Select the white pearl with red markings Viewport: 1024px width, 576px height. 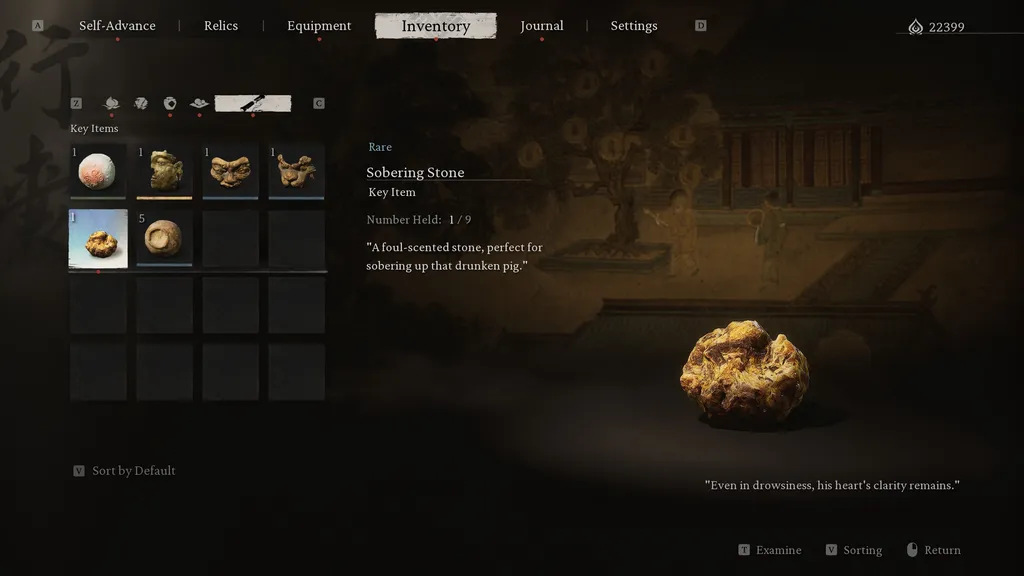pyautogui.click(x=98, y=171)
